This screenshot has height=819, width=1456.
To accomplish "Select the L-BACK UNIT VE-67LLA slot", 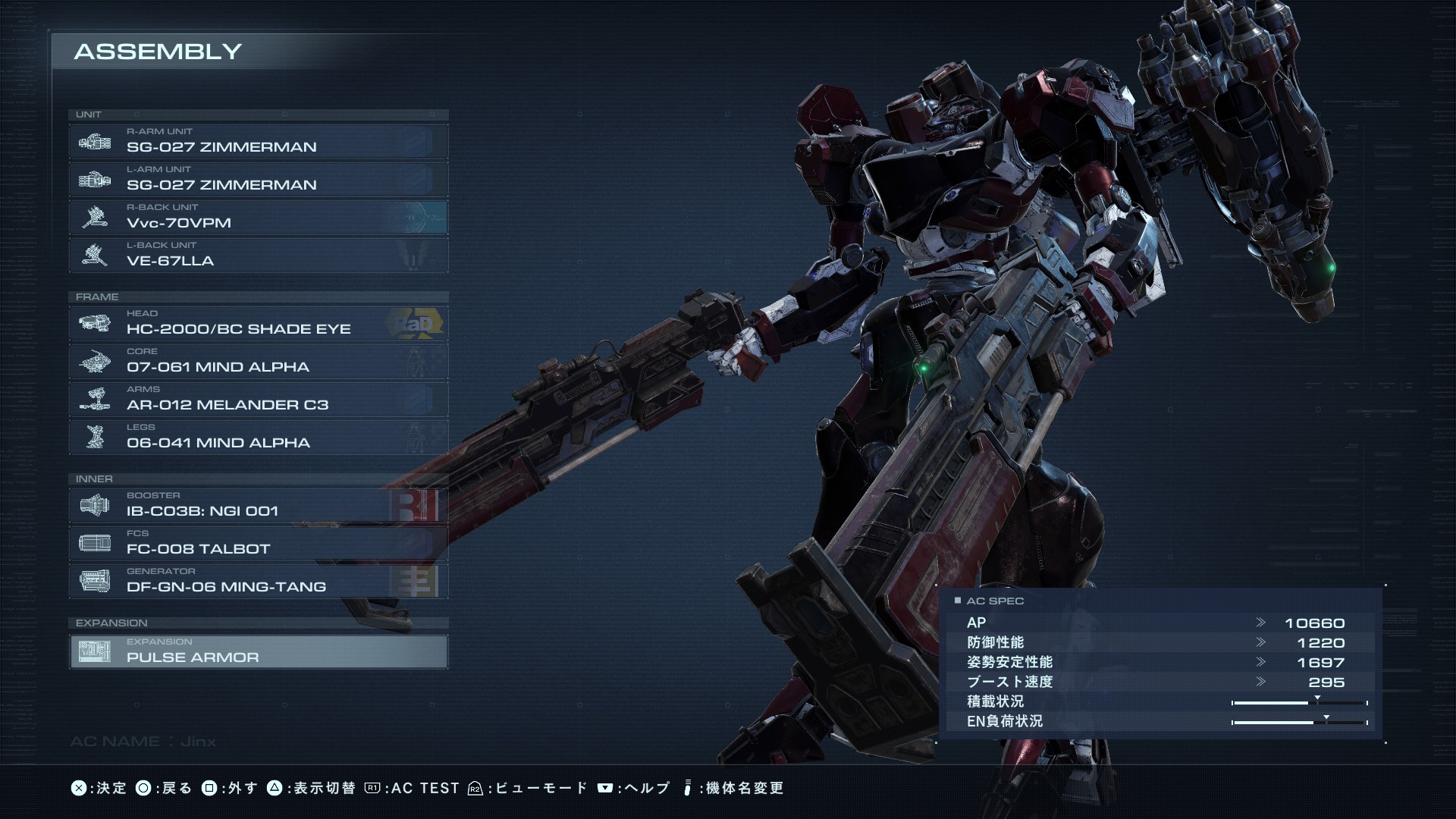I will (259, 255).
